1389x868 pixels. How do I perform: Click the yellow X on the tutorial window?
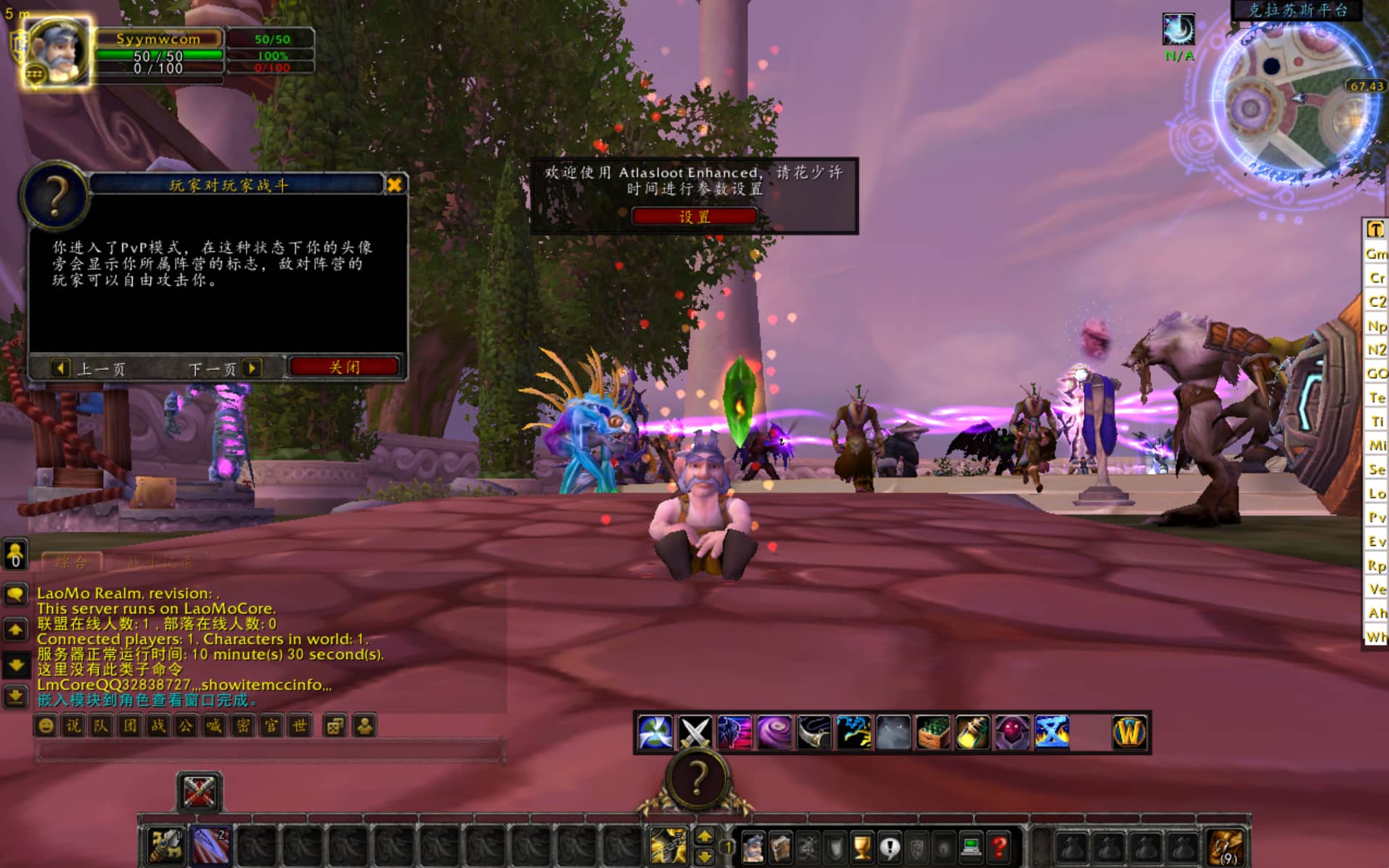point(395,185)
